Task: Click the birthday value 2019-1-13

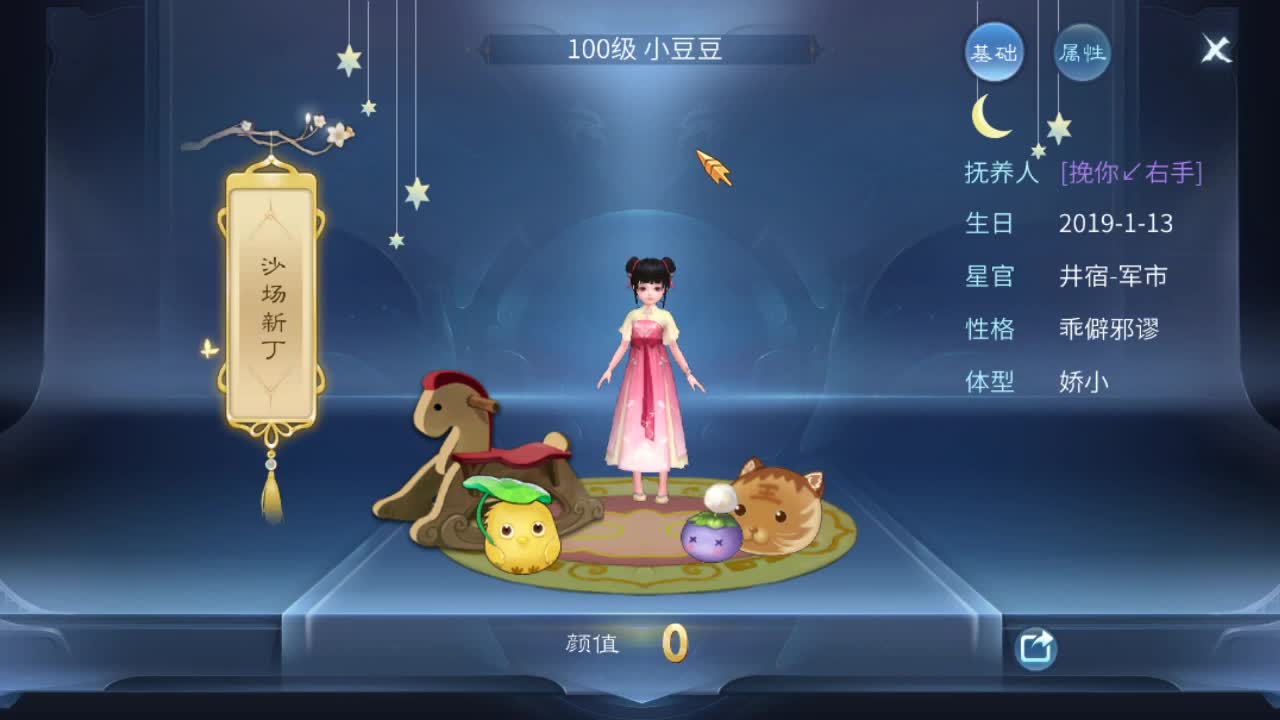Action: pos(1118,225)
